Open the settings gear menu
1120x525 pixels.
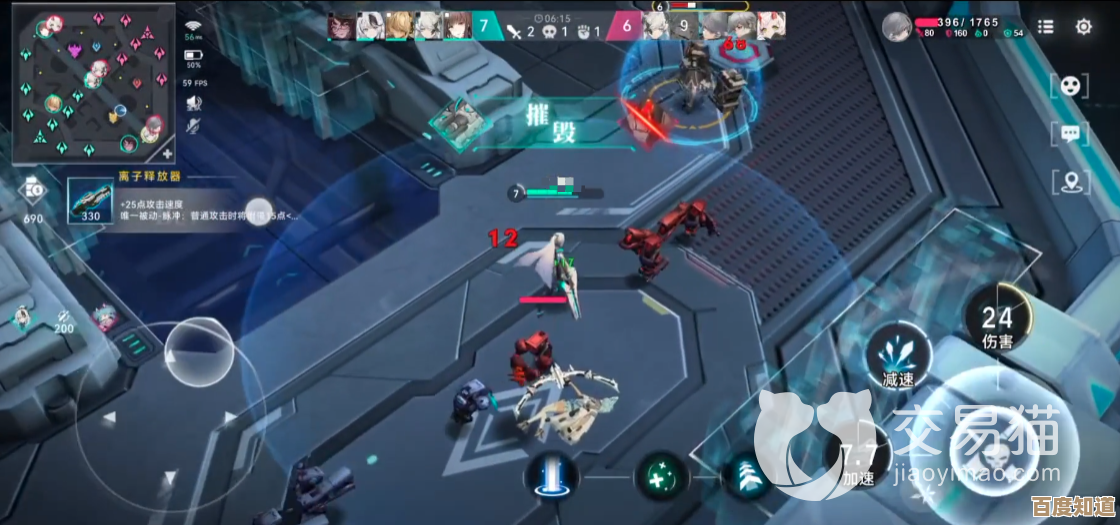[1083, 27]
